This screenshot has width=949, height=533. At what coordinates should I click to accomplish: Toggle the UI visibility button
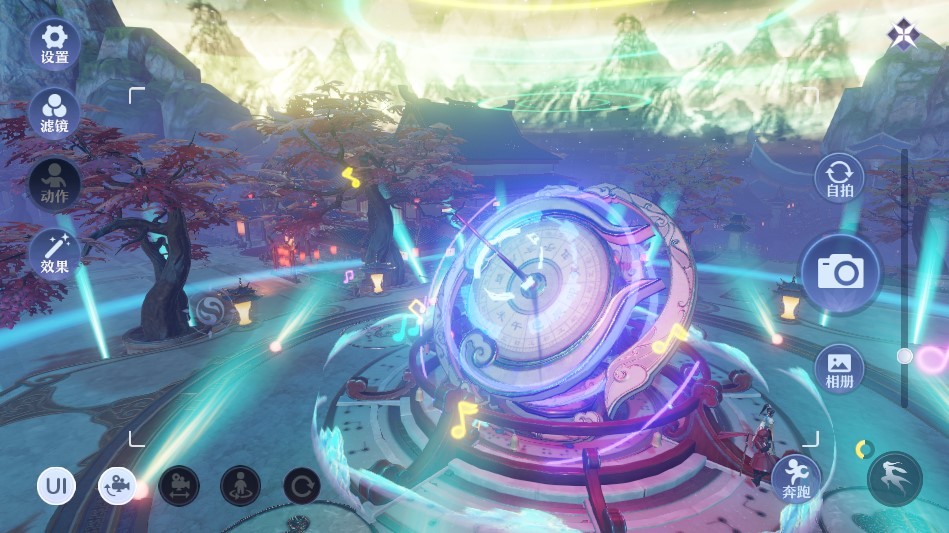57,487
